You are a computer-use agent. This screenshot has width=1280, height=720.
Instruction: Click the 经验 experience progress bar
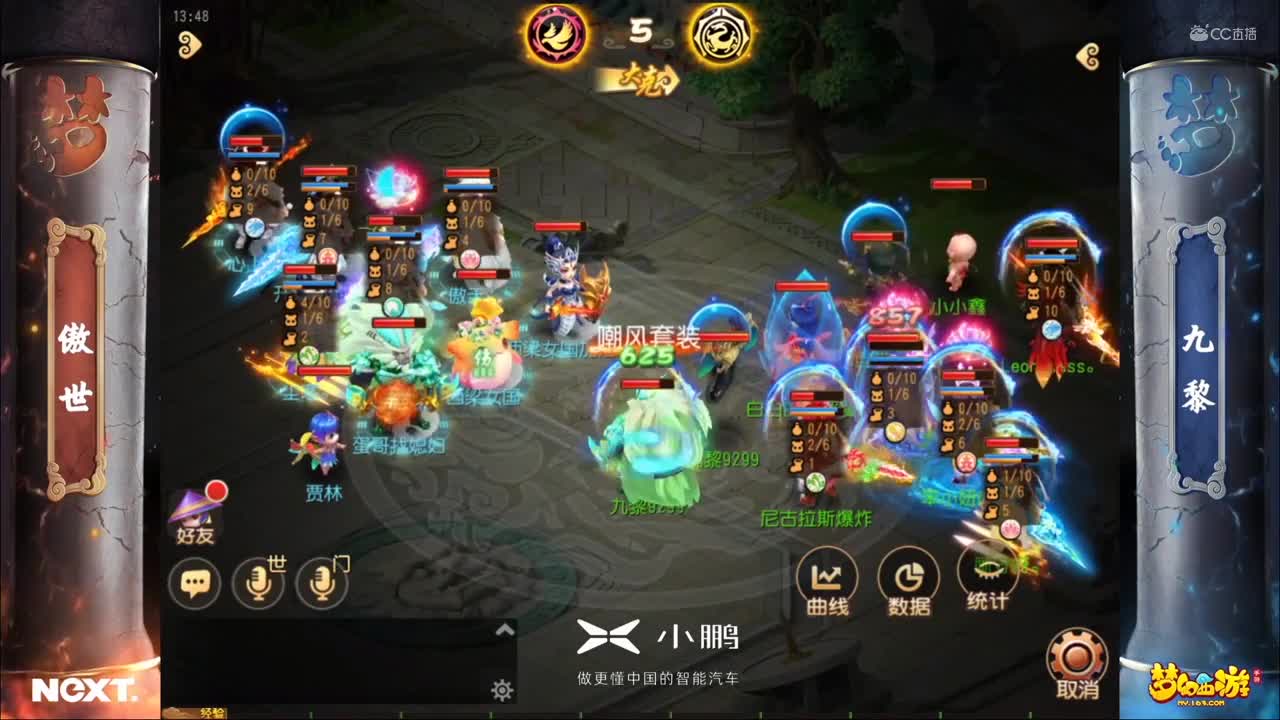click(215, 712)
